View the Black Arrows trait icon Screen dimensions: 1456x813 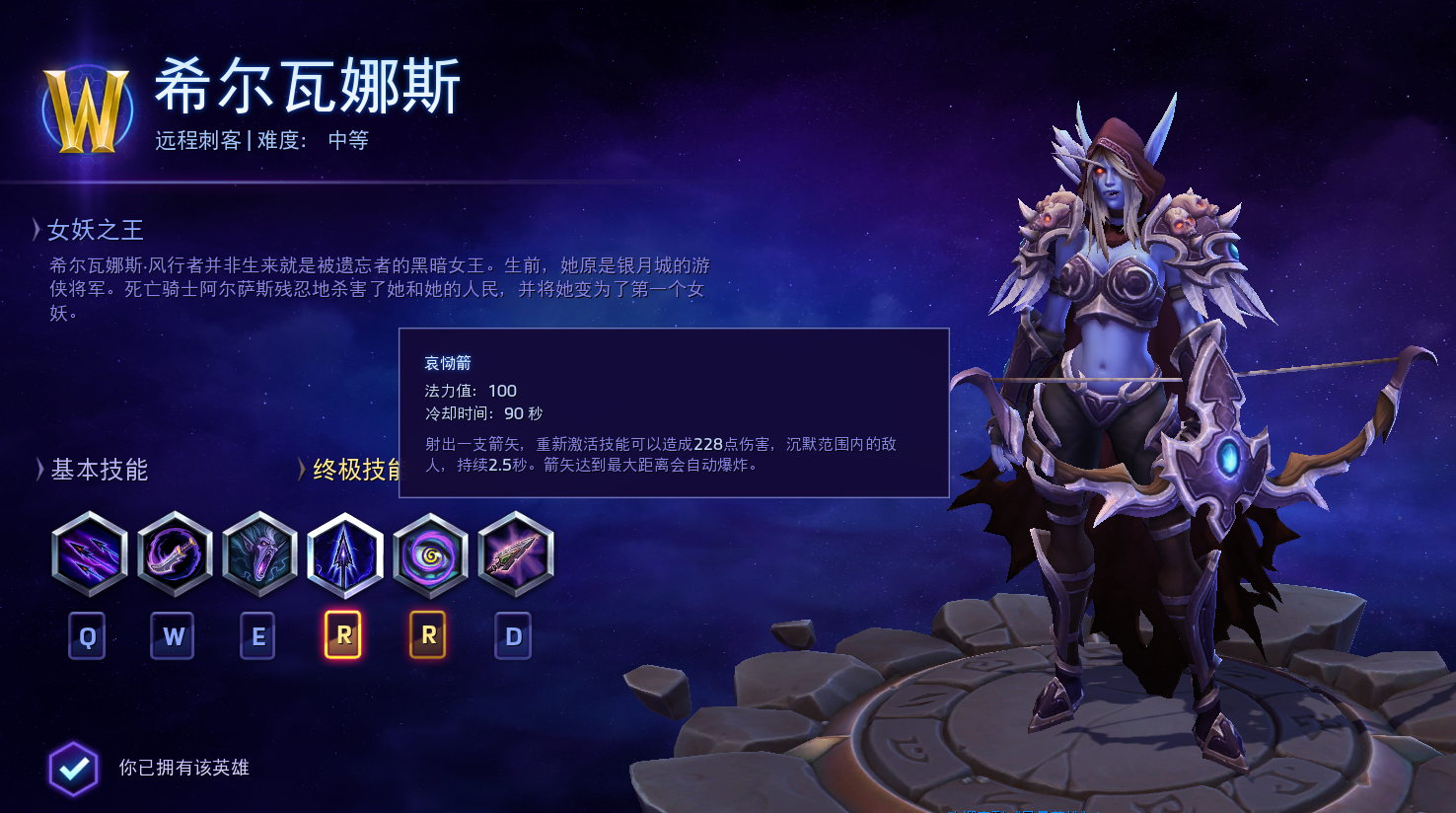coord(515,554)
